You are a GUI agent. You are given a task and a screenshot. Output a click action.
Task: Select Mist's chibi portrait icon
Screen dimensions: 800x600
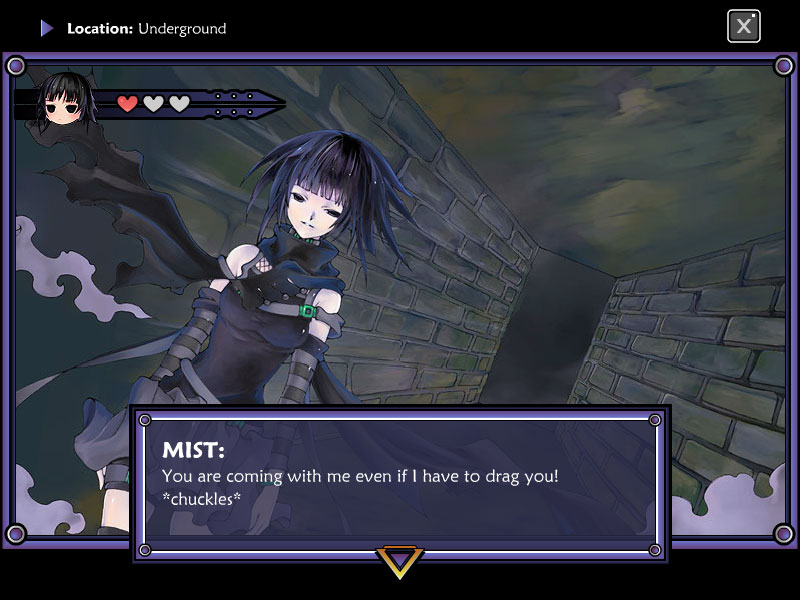tap(64, 100)
